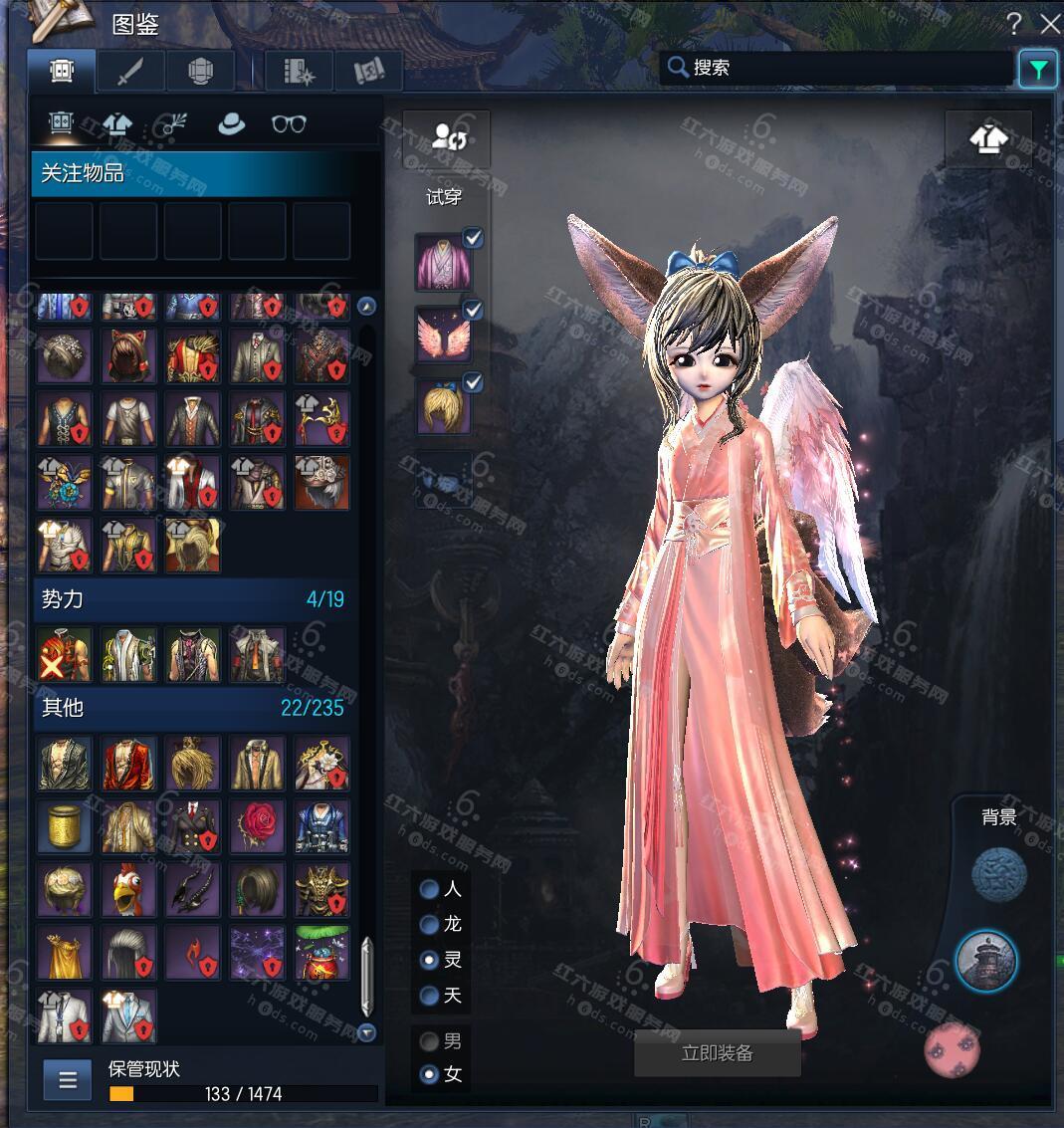Open the list menu beside 保管现状
The image size is (1064, 1128).
click(x=68, y=1079)
